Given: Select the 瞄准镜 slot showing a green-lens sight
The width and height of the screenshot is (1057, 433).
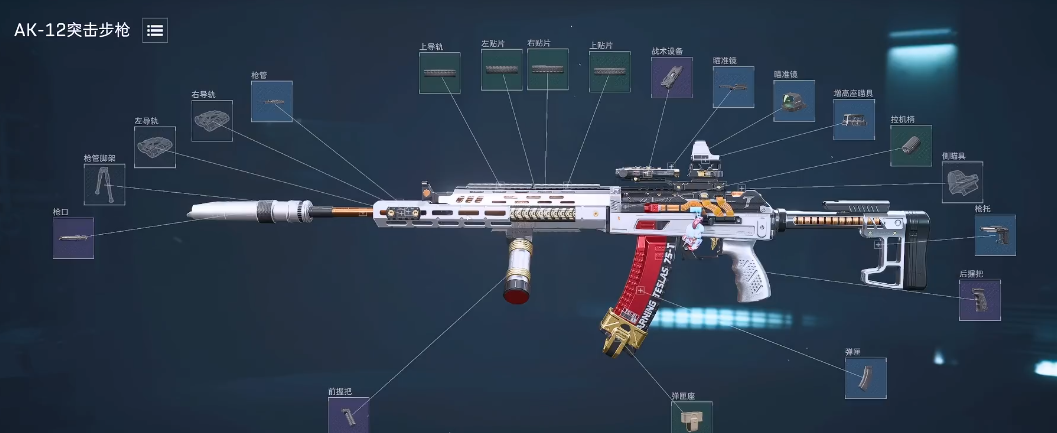Looking at the screenshot, I should (794, 101).
